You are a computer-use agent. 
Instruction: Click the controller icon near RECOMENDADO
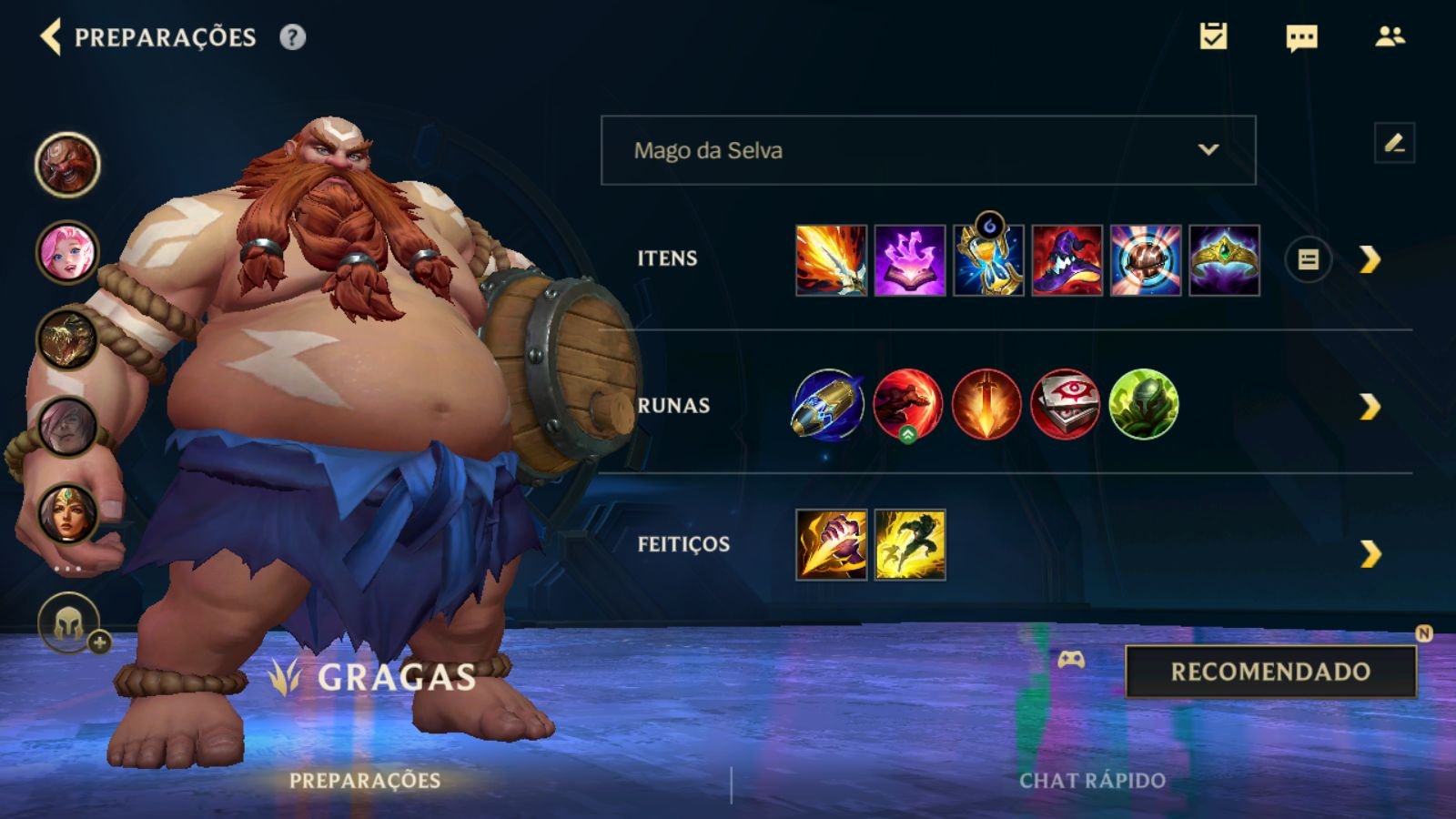click(x=1072, y=662)
